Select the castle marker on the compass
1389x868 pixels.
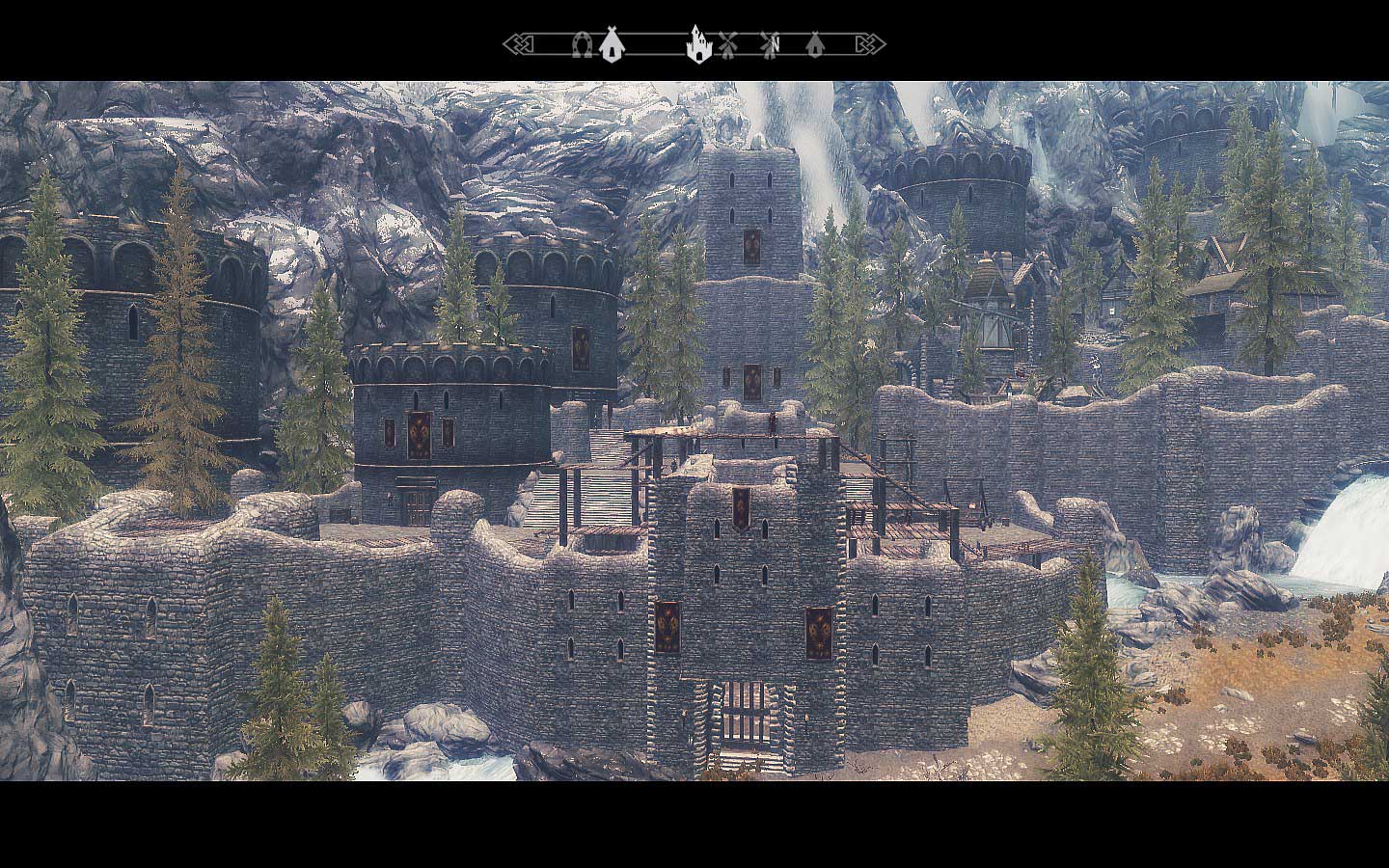pos(697,44)
